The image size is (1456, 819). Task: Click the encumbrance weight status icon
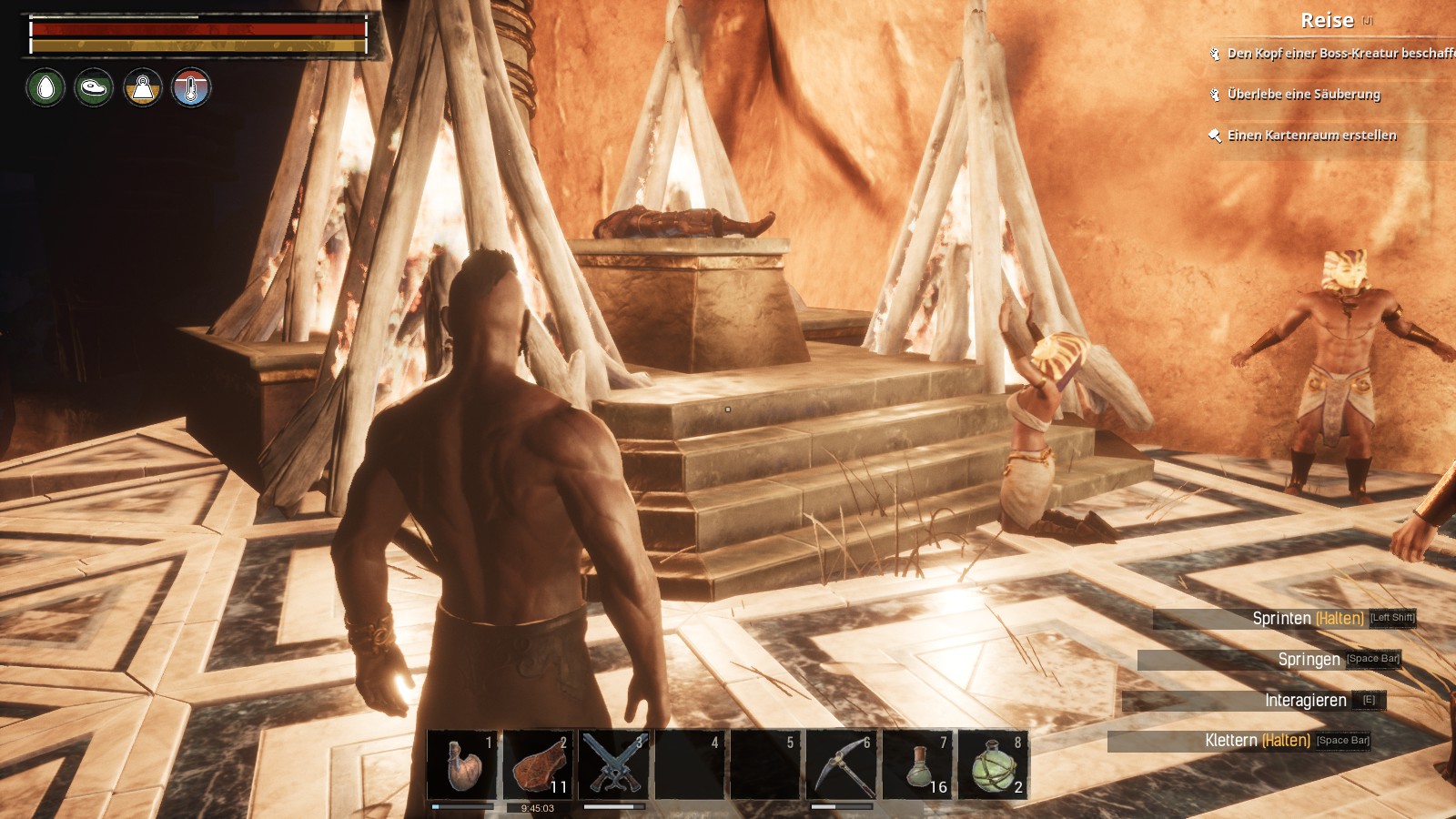(143, 88)
